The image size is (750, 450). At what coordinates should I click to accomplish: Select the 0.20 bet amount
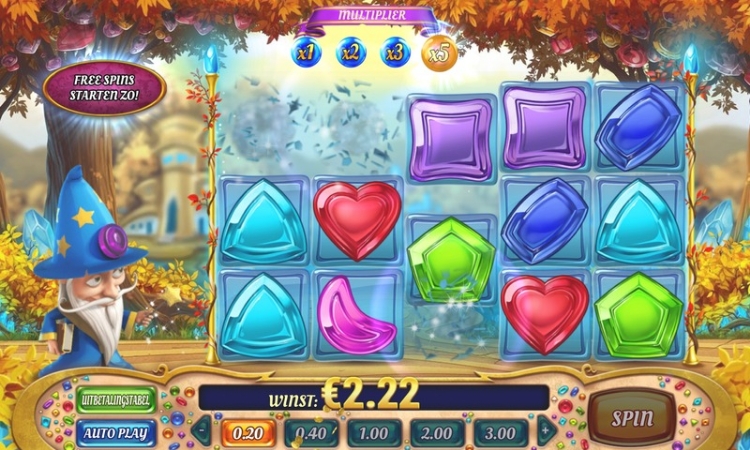coord(248,433)
